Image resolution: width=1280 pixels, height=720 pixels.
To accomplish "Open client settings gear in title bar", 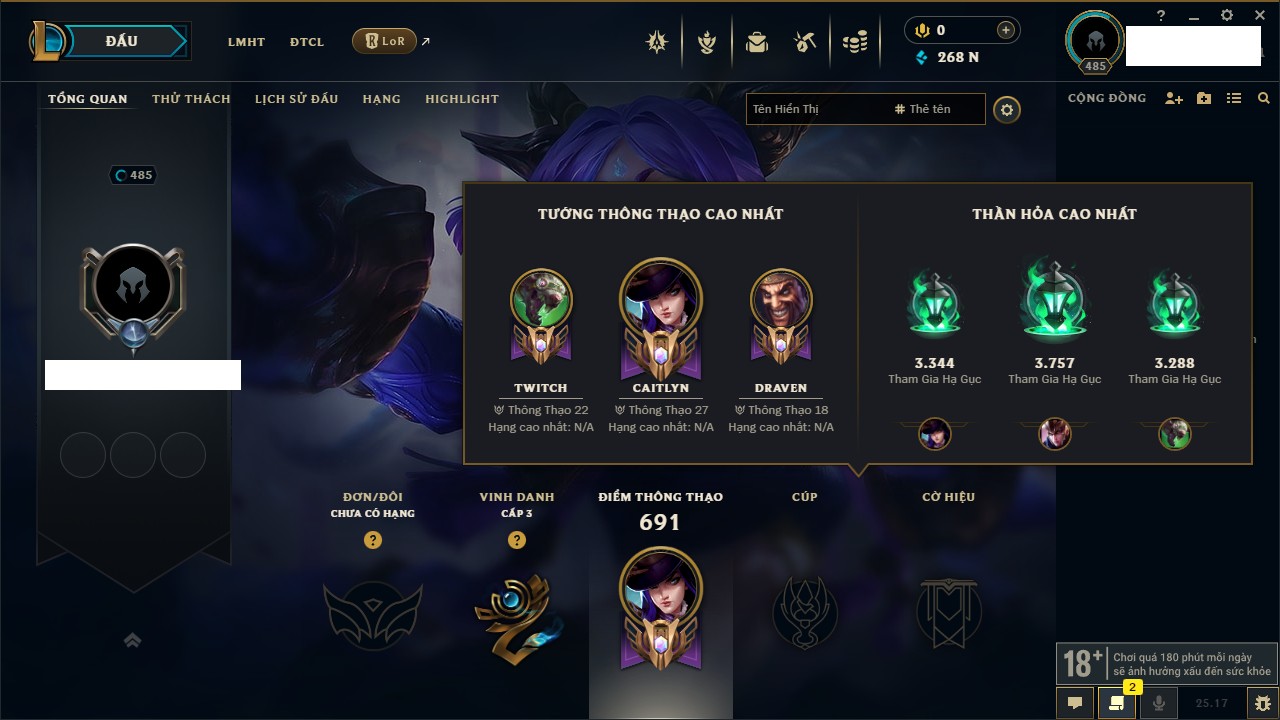I will (x=1227, y=15).
